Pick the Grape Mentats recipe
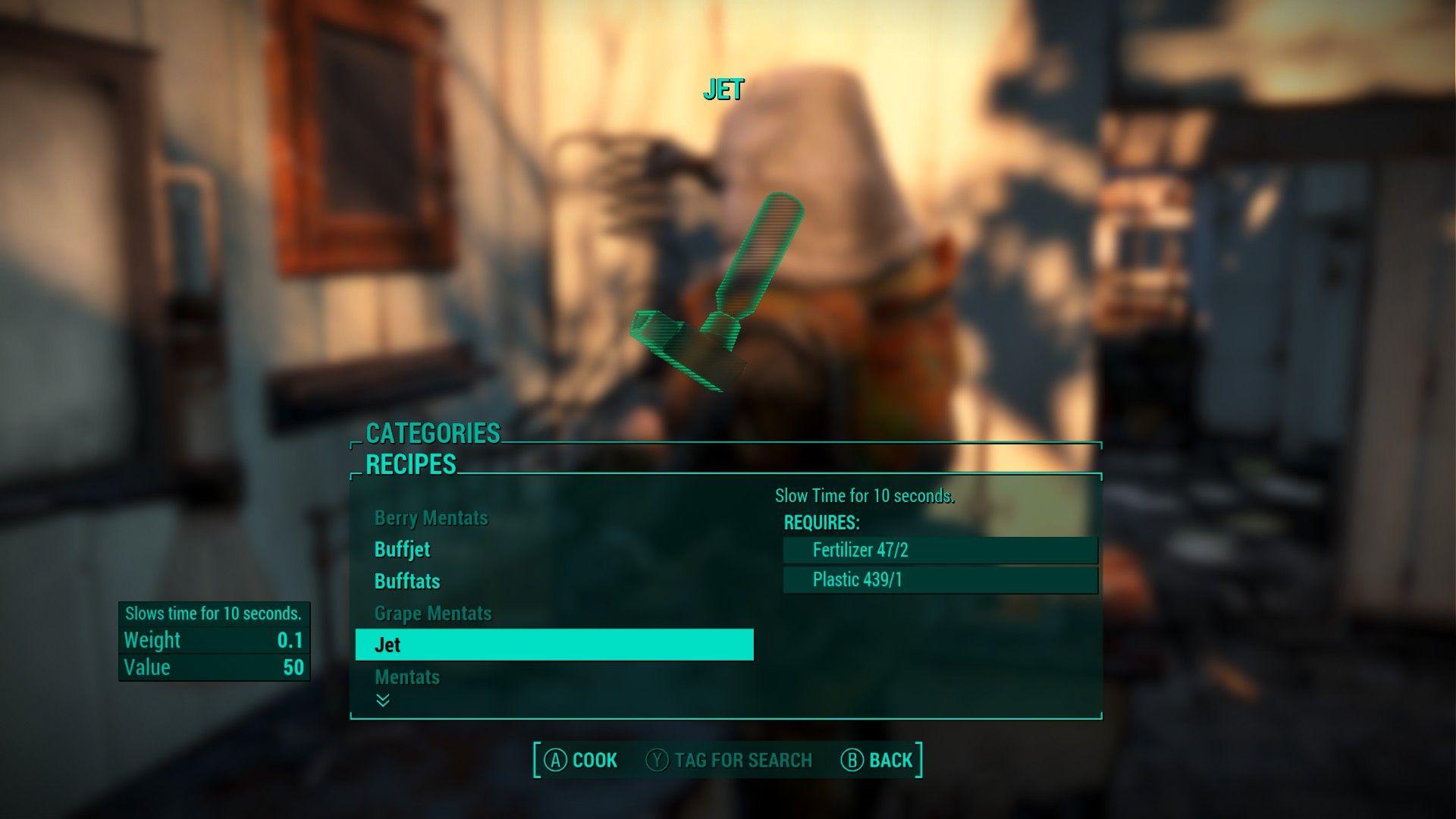 tap(433, 613)
